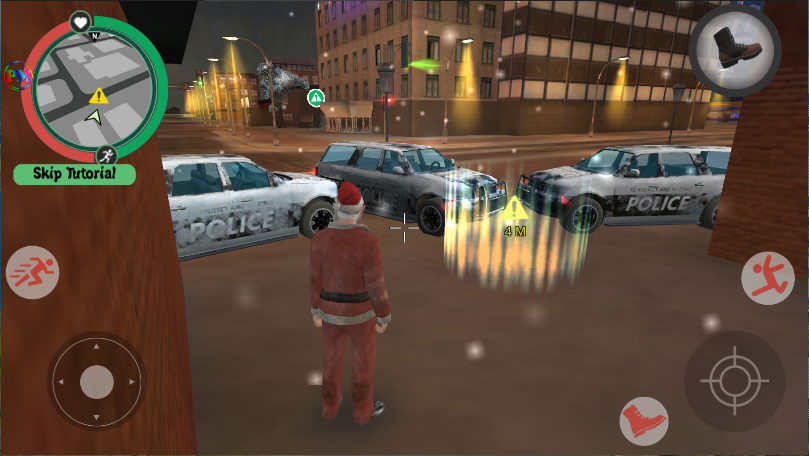Tap the red jump action button
The height and width of the screenshot is (456, 809).
coord(767,278)
